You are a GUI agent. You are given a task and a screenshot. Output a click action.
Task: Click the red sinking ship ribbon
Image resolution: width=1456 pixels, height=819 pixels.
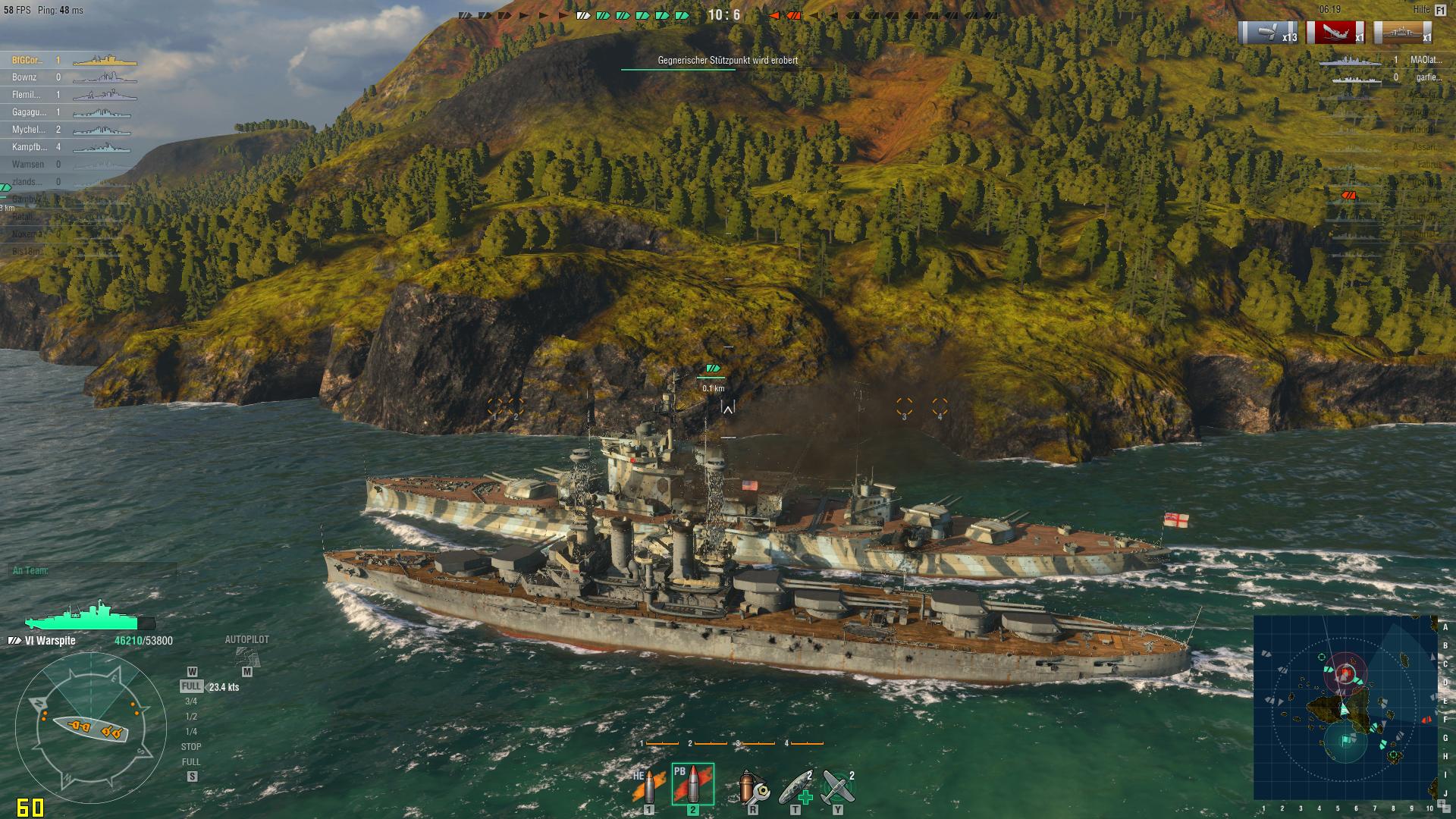point(1335,33)
